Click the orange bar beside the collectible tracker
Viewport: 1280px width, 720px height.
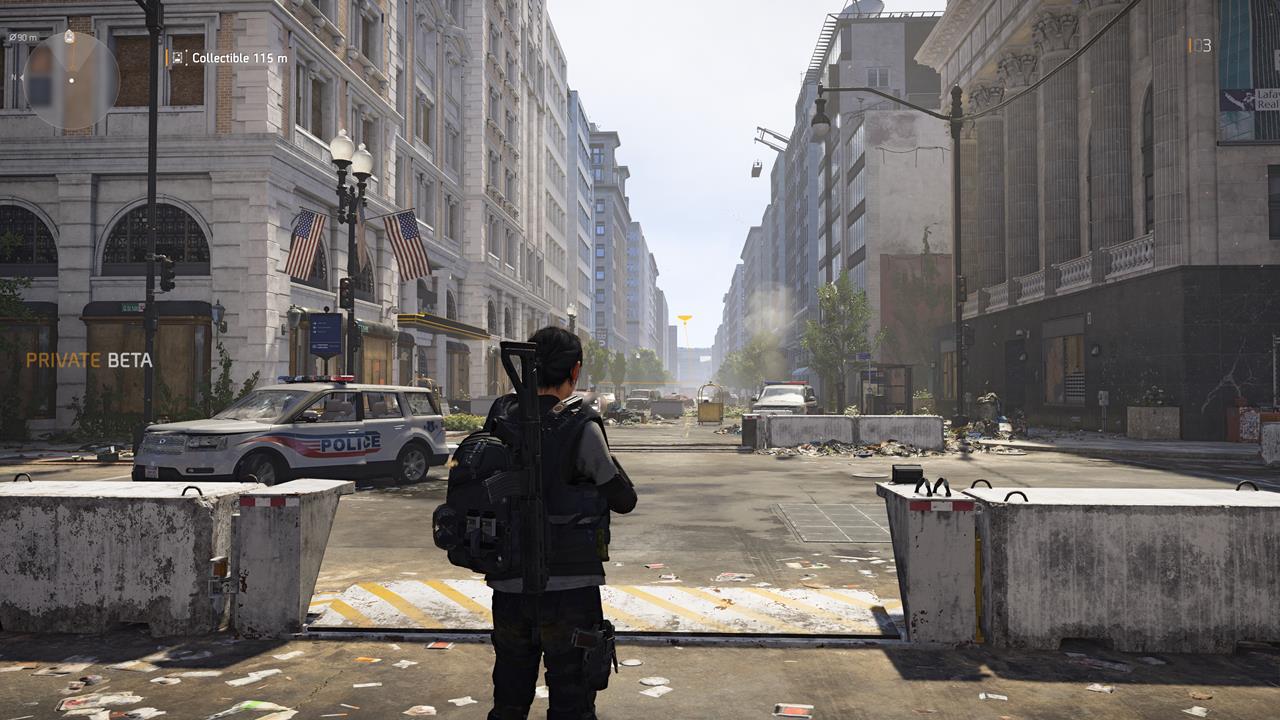167,58
